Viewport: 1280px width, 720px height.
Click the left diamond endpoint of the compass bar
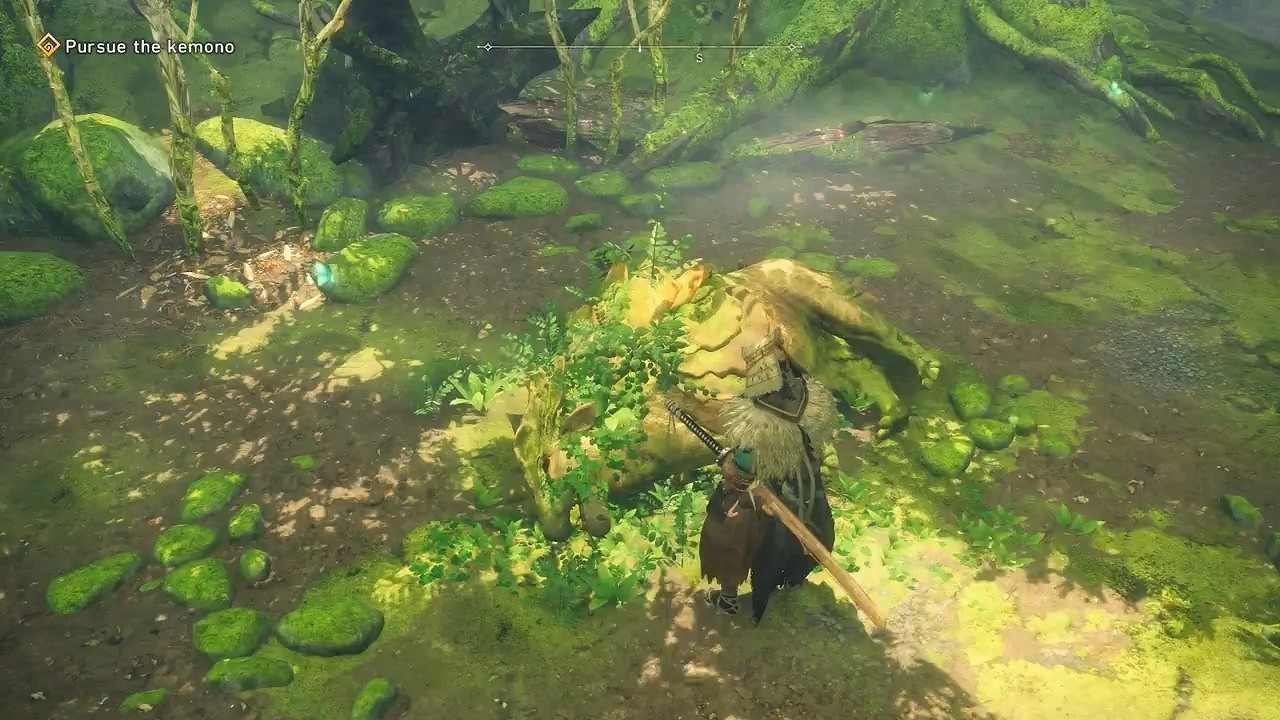tap(488, 46)
